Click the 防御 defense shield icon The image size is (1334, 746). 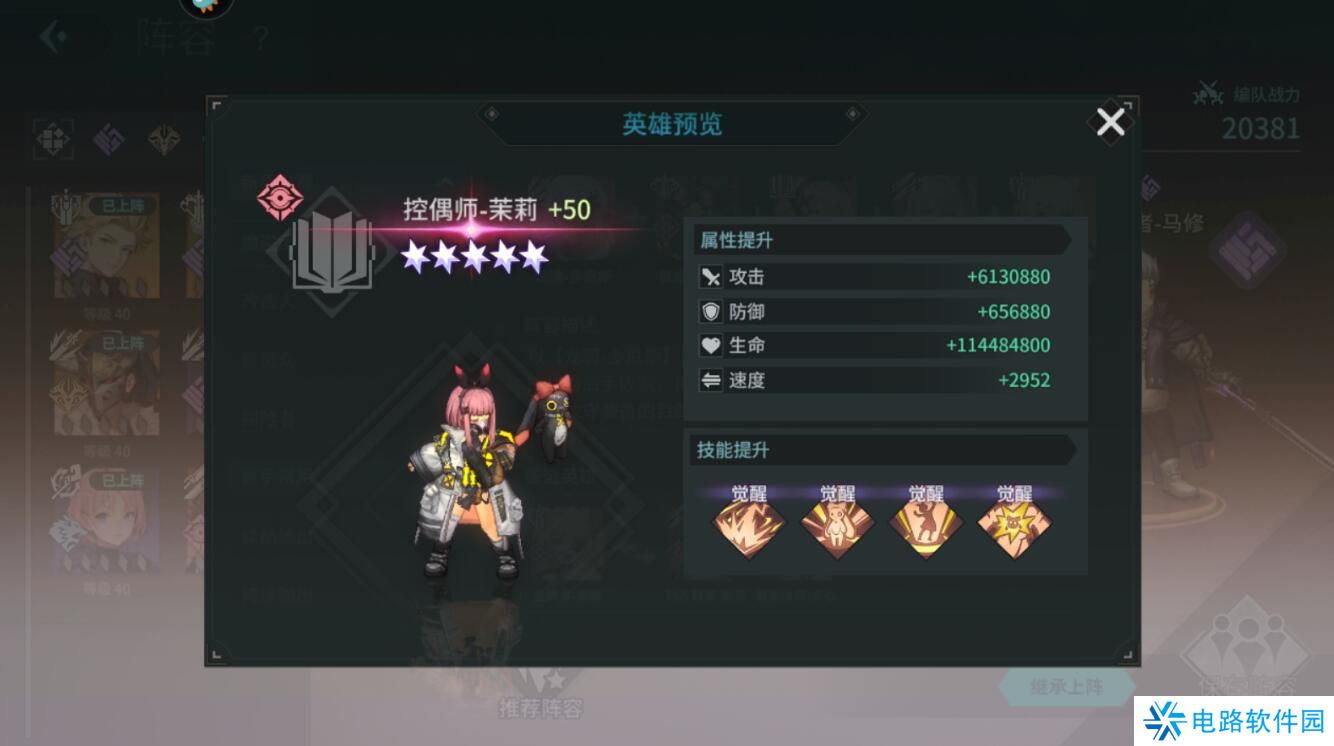712,311
